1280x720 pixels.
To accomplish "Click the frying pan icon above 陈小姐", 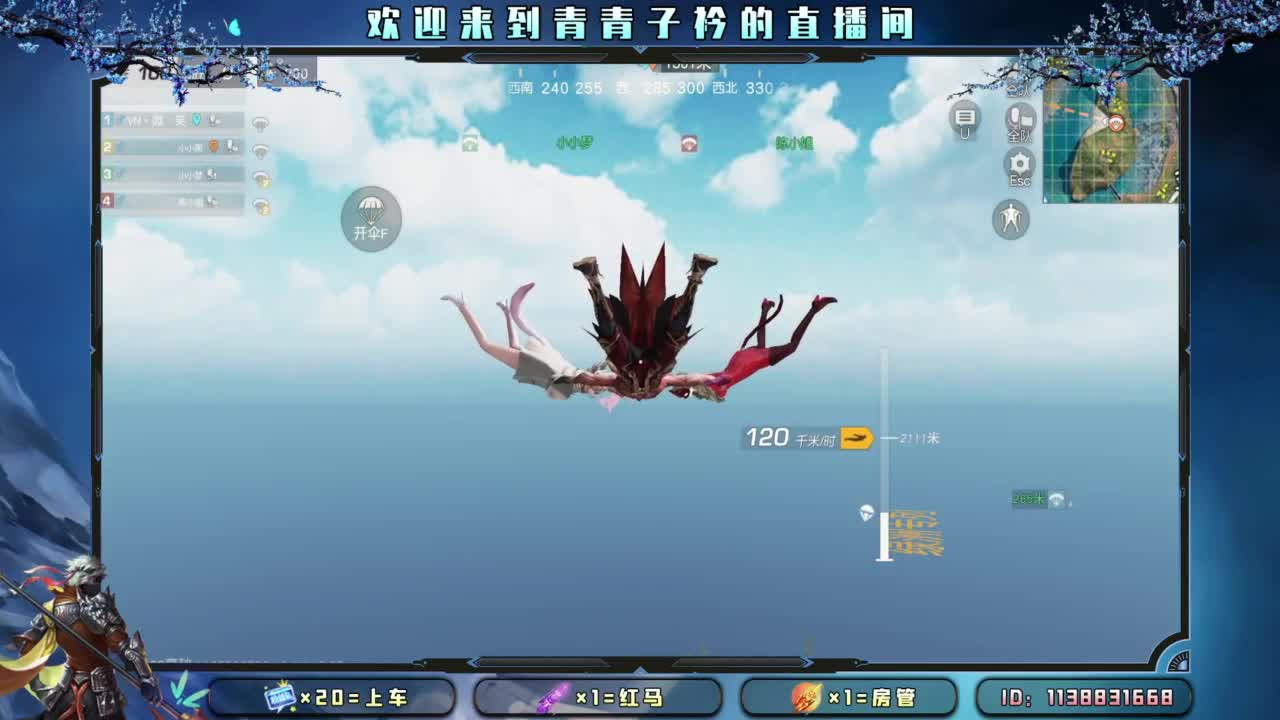I will (690, 142).
